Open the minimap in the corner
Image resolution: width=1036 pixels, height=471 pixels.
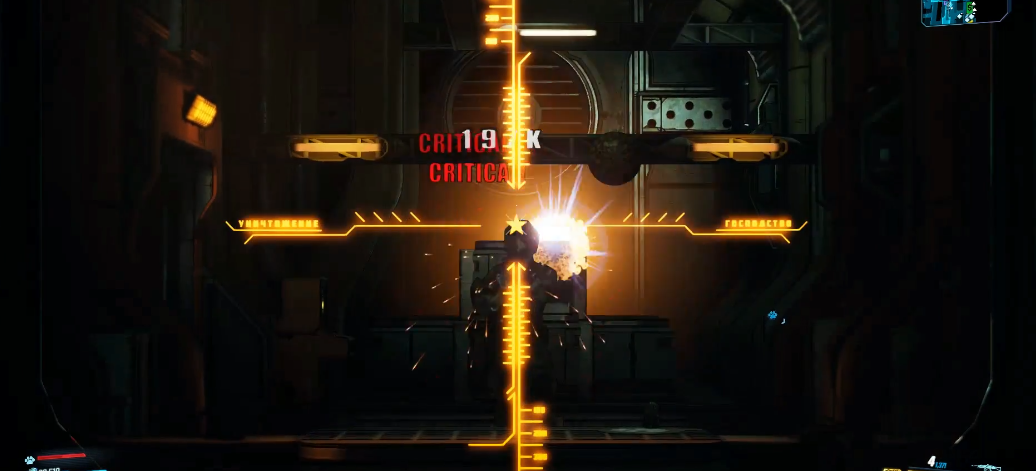(961, 12)
